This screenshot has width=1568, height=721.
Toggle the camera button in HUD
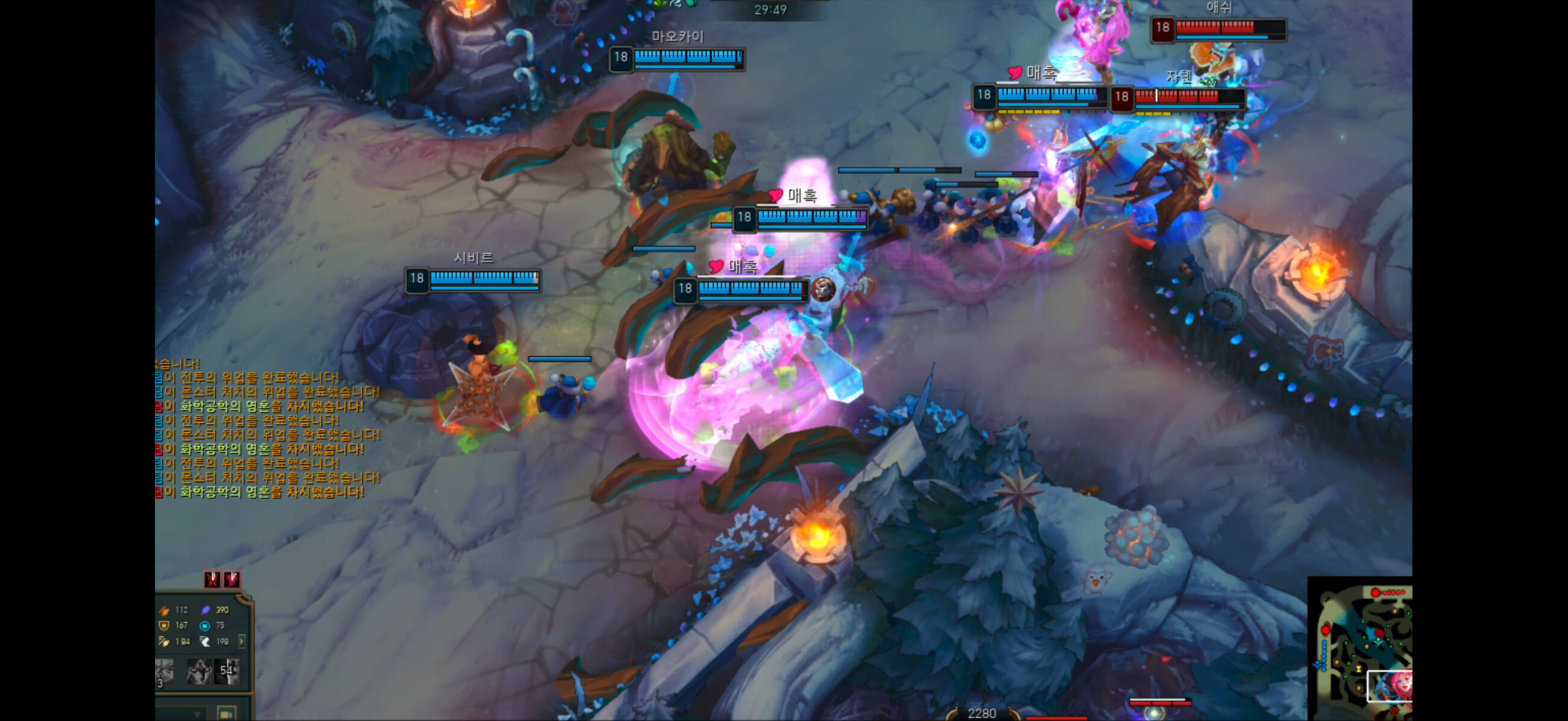pyautogui.click(x=226, y=714)
